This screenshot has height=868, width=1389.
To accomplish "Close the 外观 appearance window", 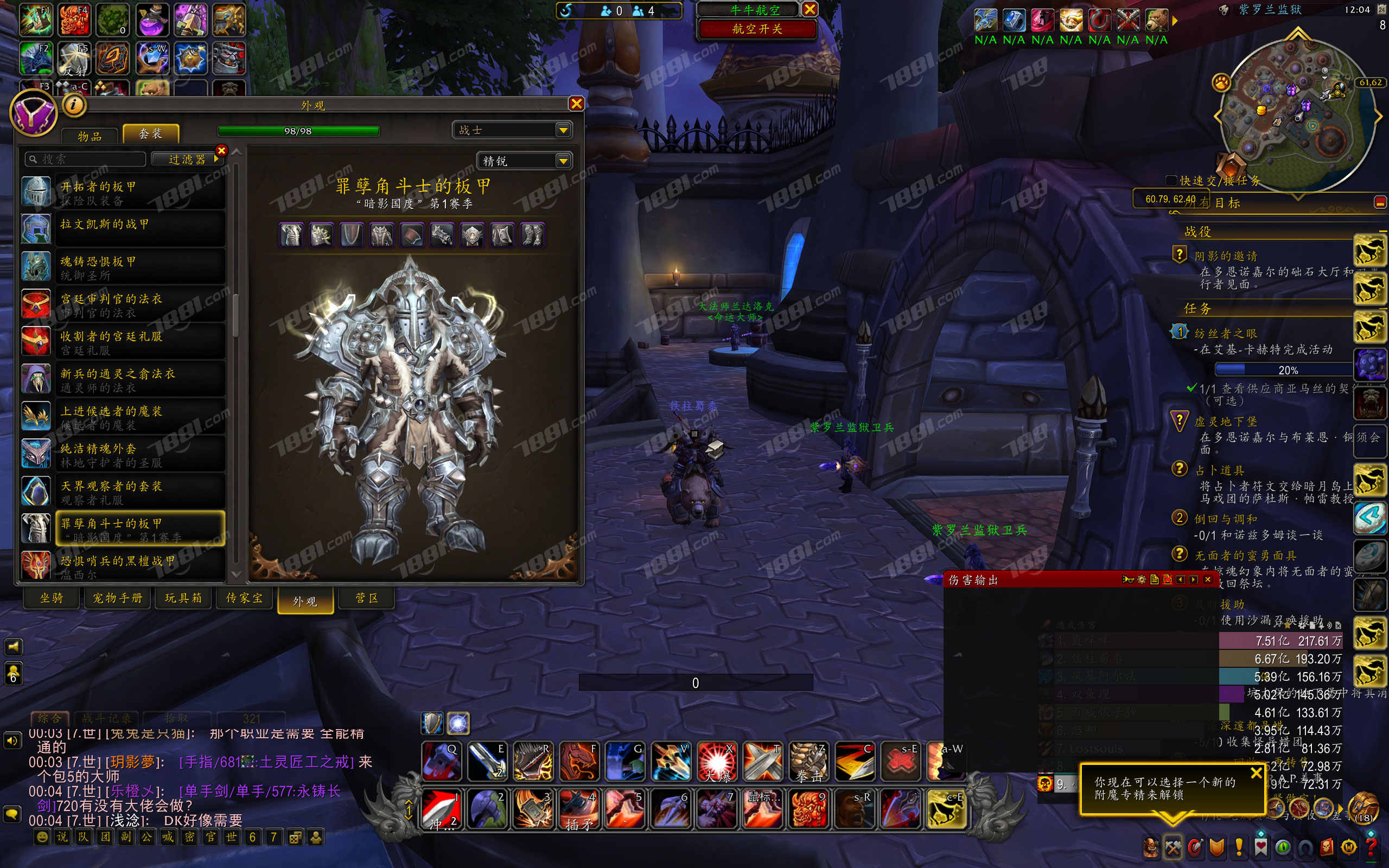I will (576, 103).
